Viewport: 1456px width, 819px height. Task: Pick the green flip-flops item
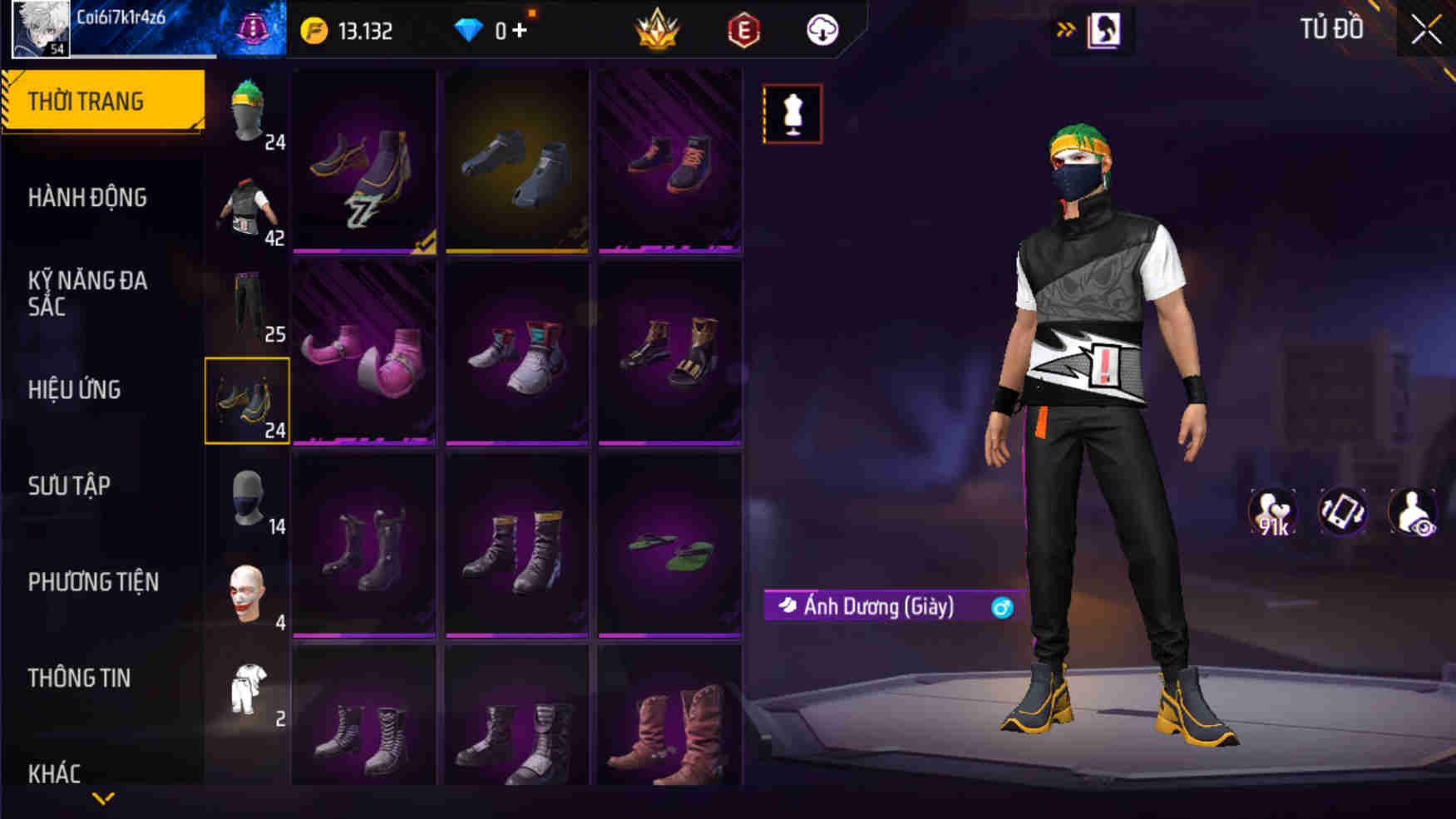[x=669, y=545]
